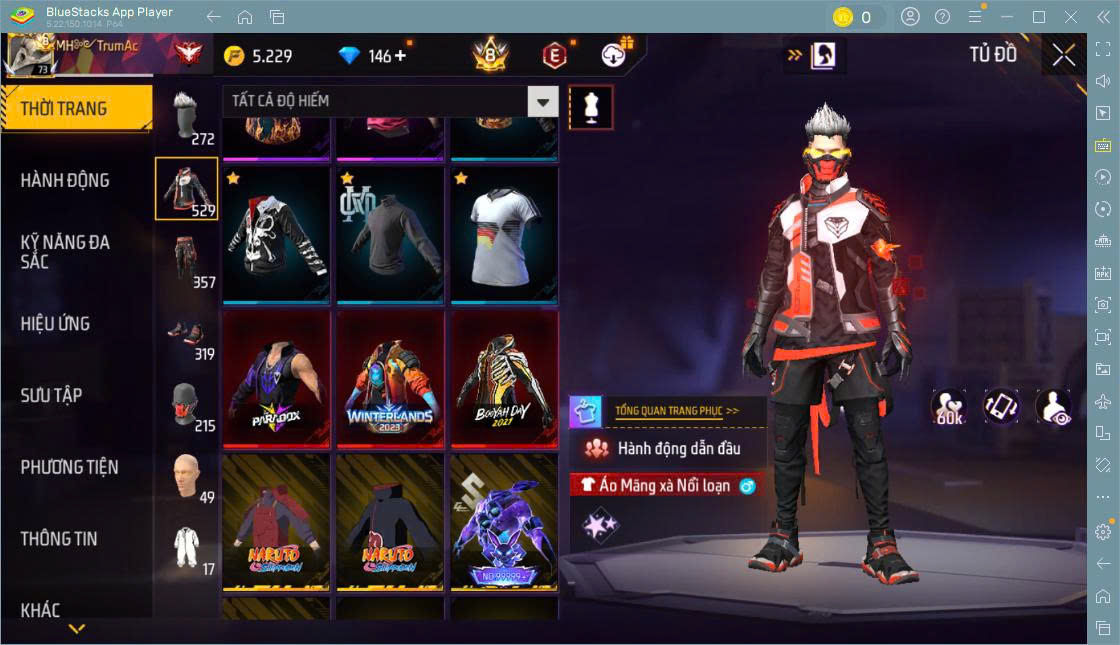
Task: Add diamonds with the plus button
Action: pos(401,56)
